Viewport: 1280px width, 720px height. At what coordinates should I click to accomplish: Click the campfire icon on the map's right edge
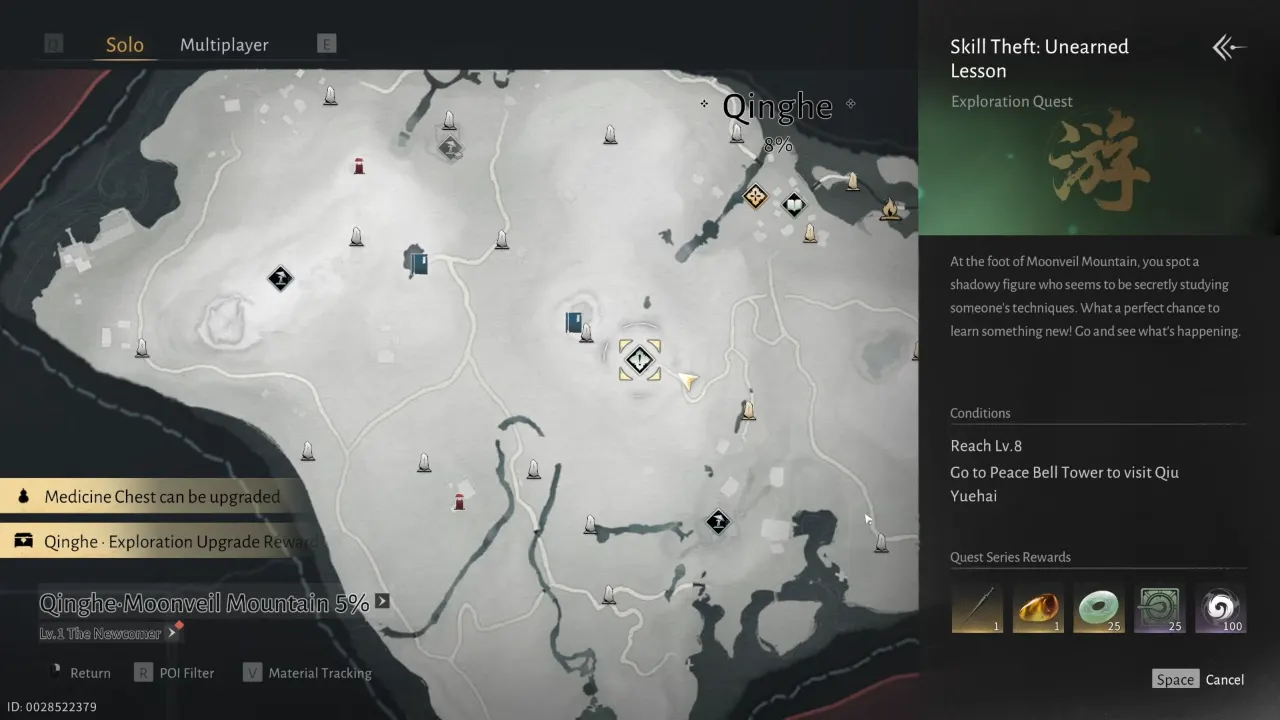click(x=892, y=210)
